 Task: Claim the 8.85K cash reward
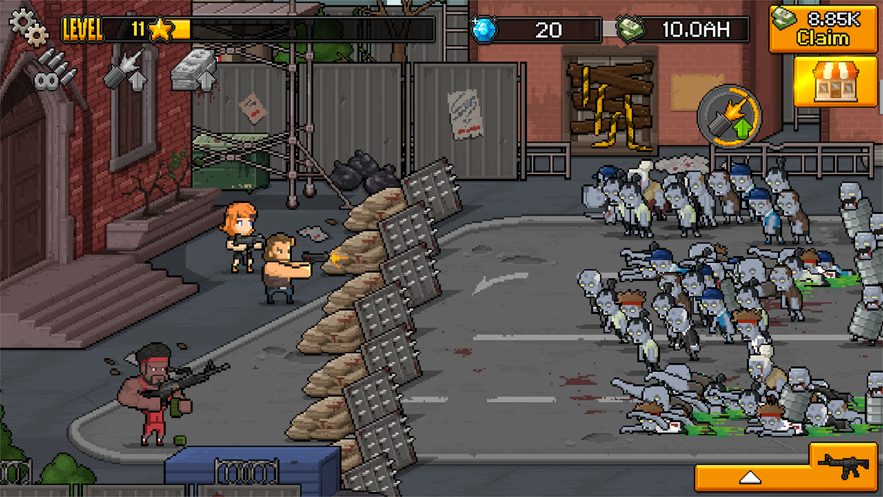click(823, 27)
